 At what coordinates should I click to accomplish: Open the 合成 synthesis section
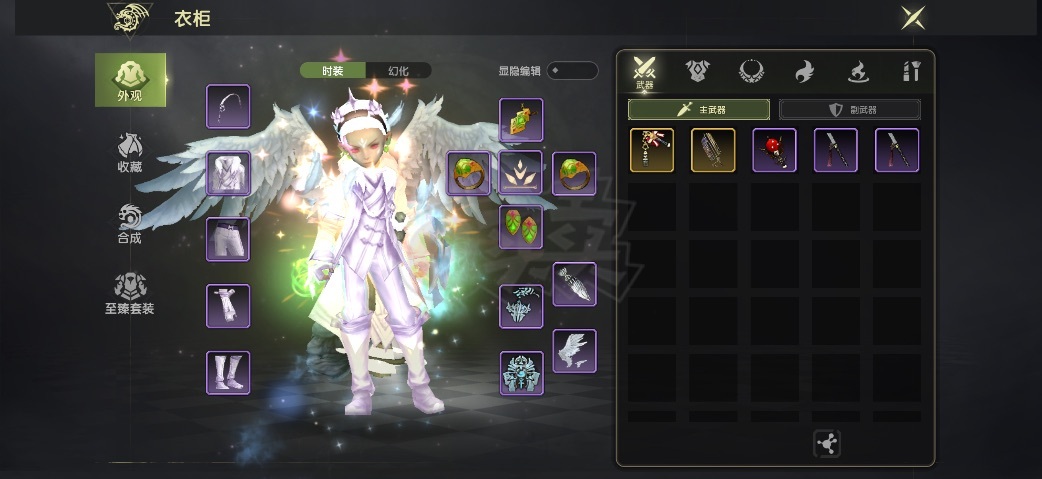coord(130,223)
